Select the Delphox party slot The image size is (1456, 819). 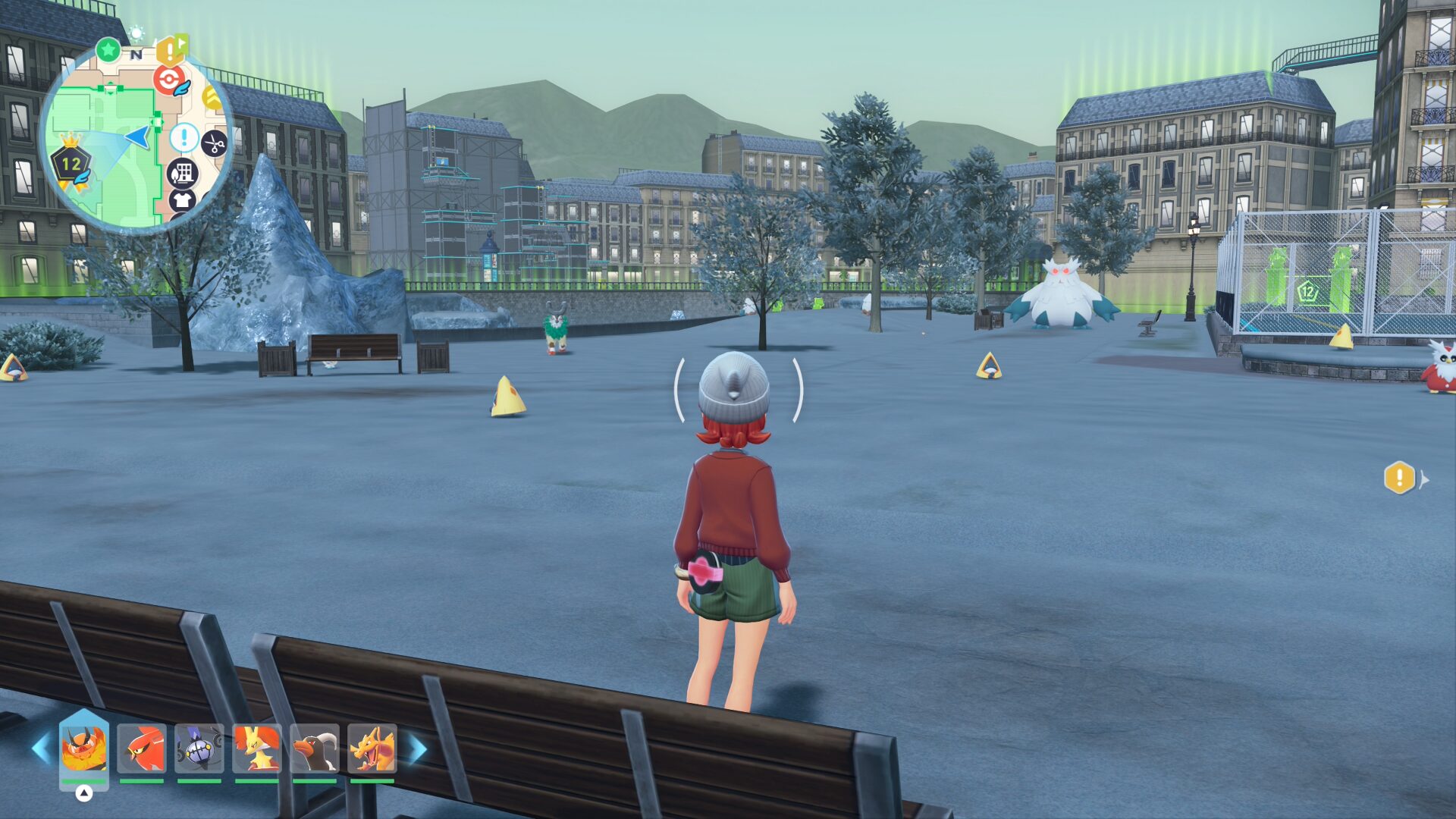point(257,748)
